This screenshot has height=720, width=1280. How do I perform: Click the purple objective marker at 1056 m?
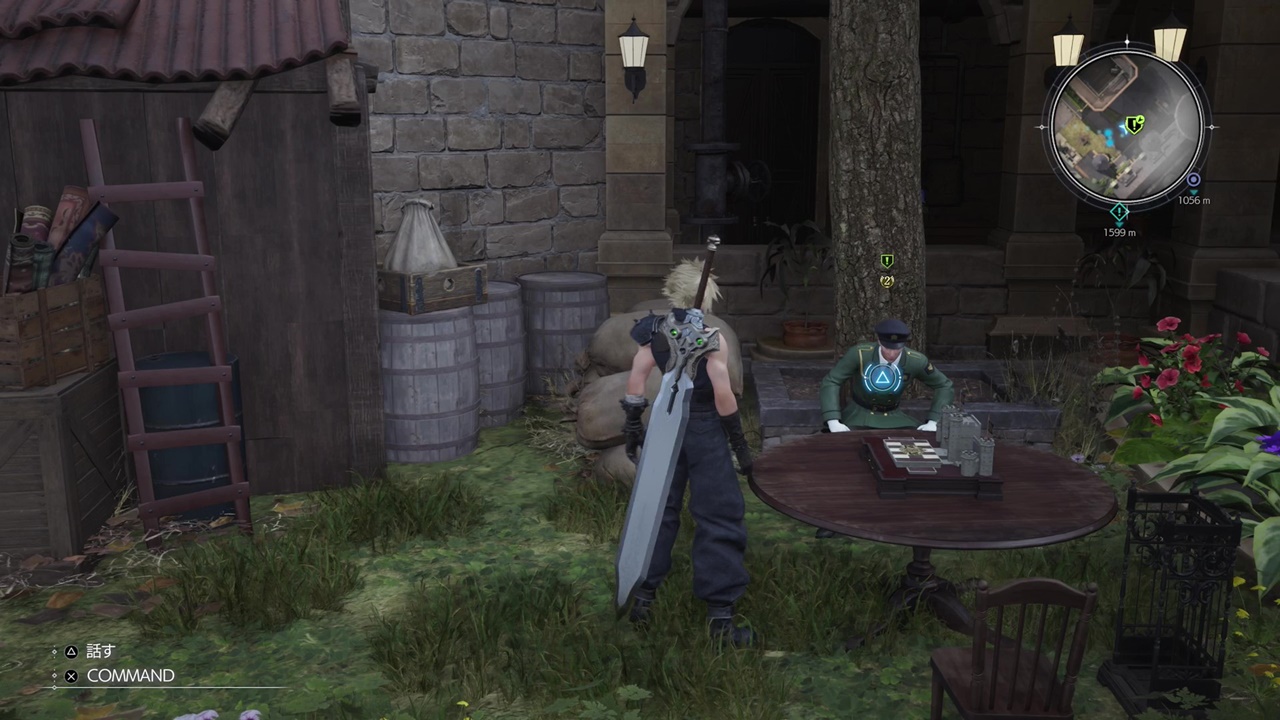pos(1192,181)
